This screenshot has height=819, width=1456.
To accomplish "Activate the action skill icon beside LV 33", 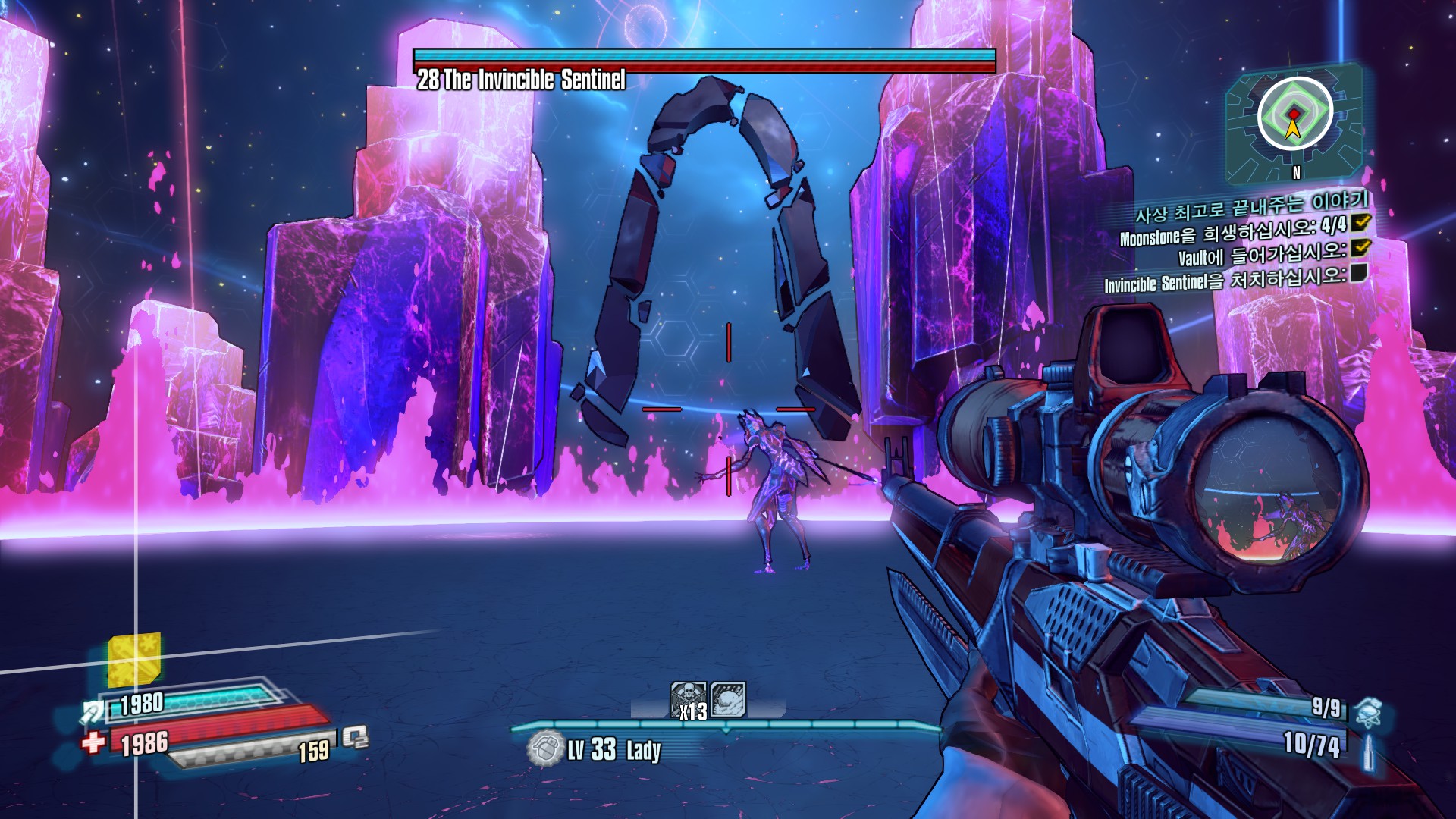I will pos(544,750).
